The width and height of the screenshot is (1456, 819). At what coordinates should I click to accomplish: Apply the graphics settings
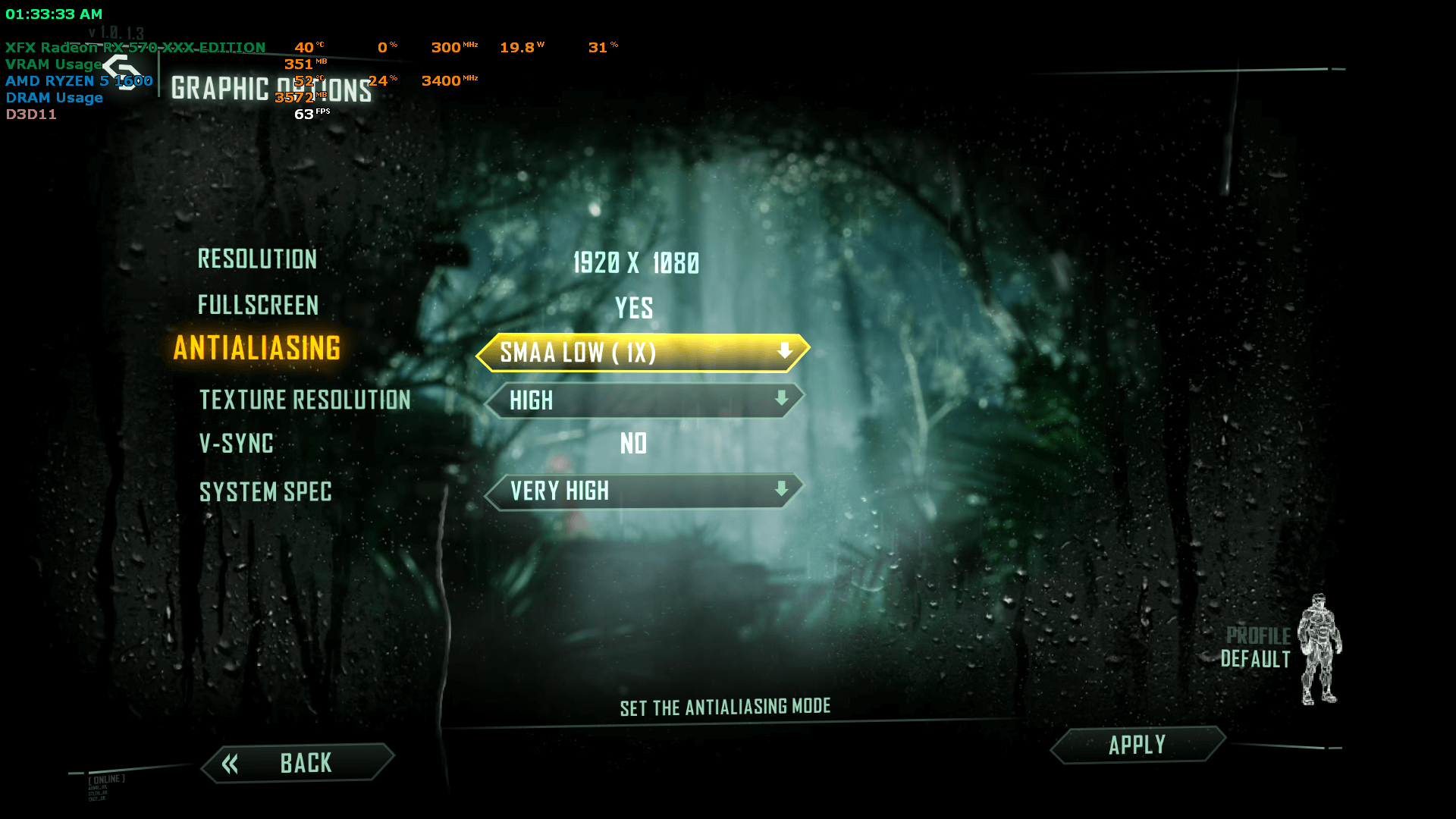[x=1137, y=745]
